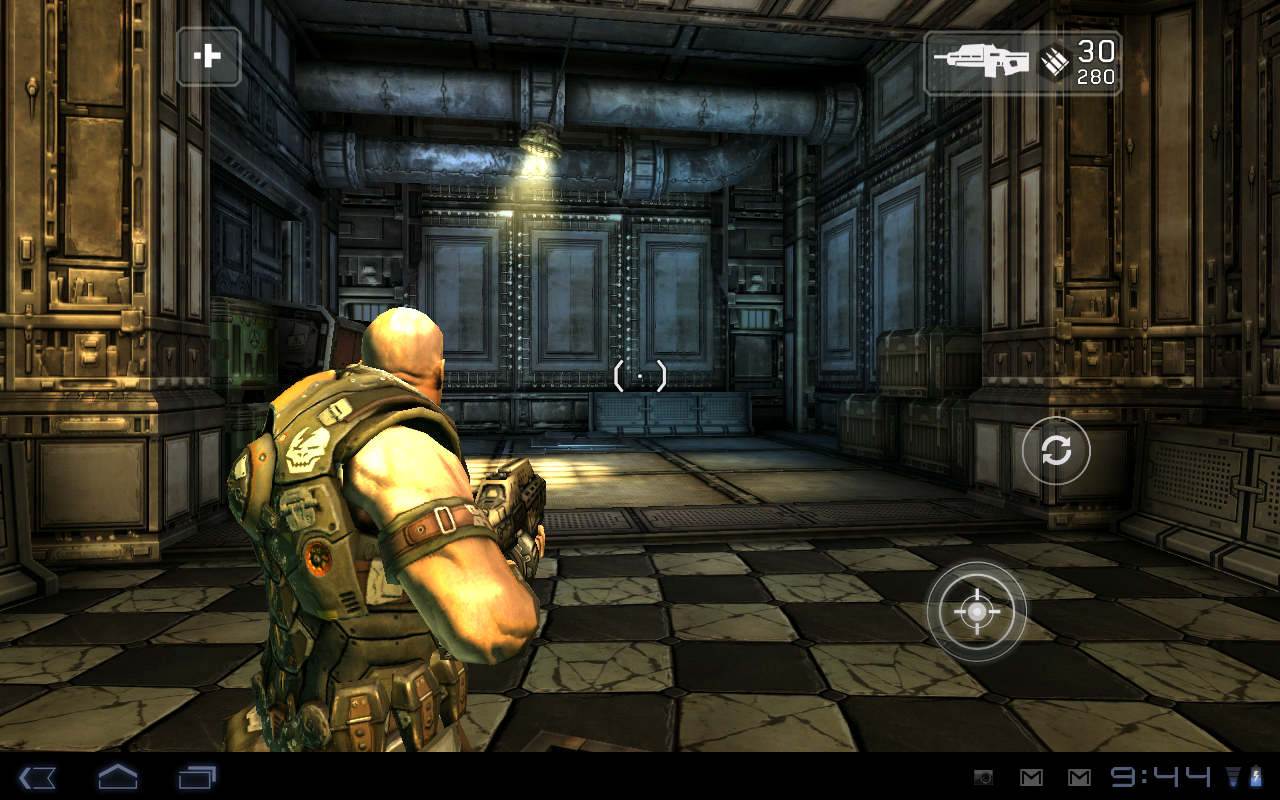Tap the charging battery icon

[1258, 775]
